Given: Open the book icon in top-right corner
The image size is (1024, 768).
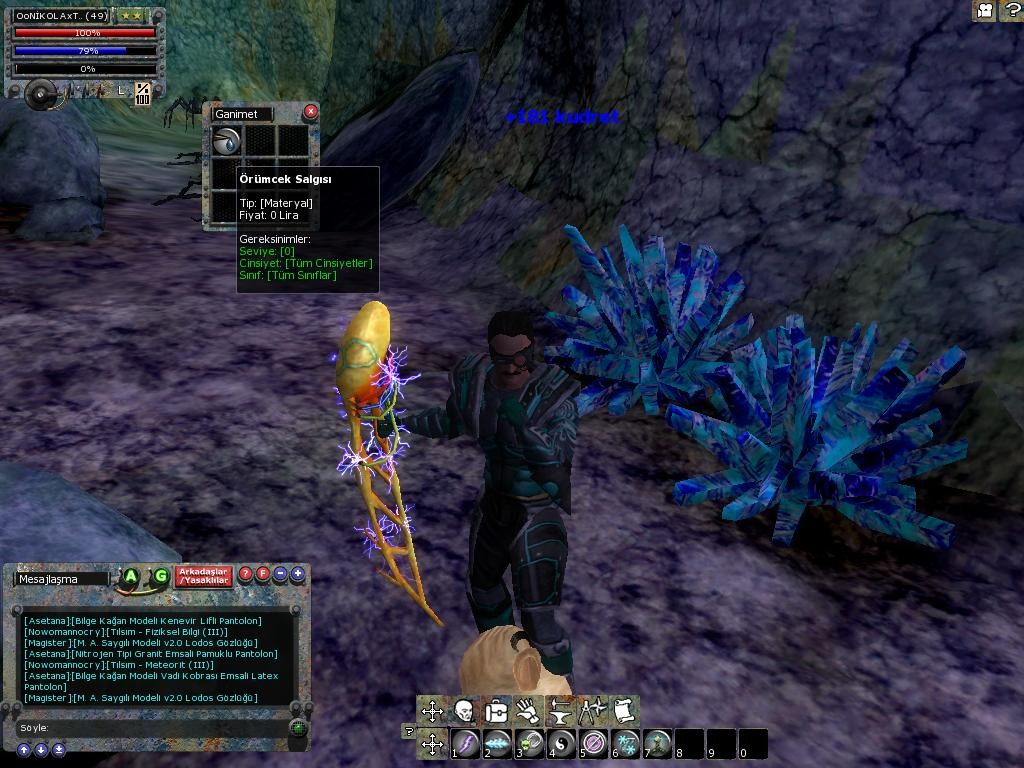Looking at the screenshot, I should point(984,10).
